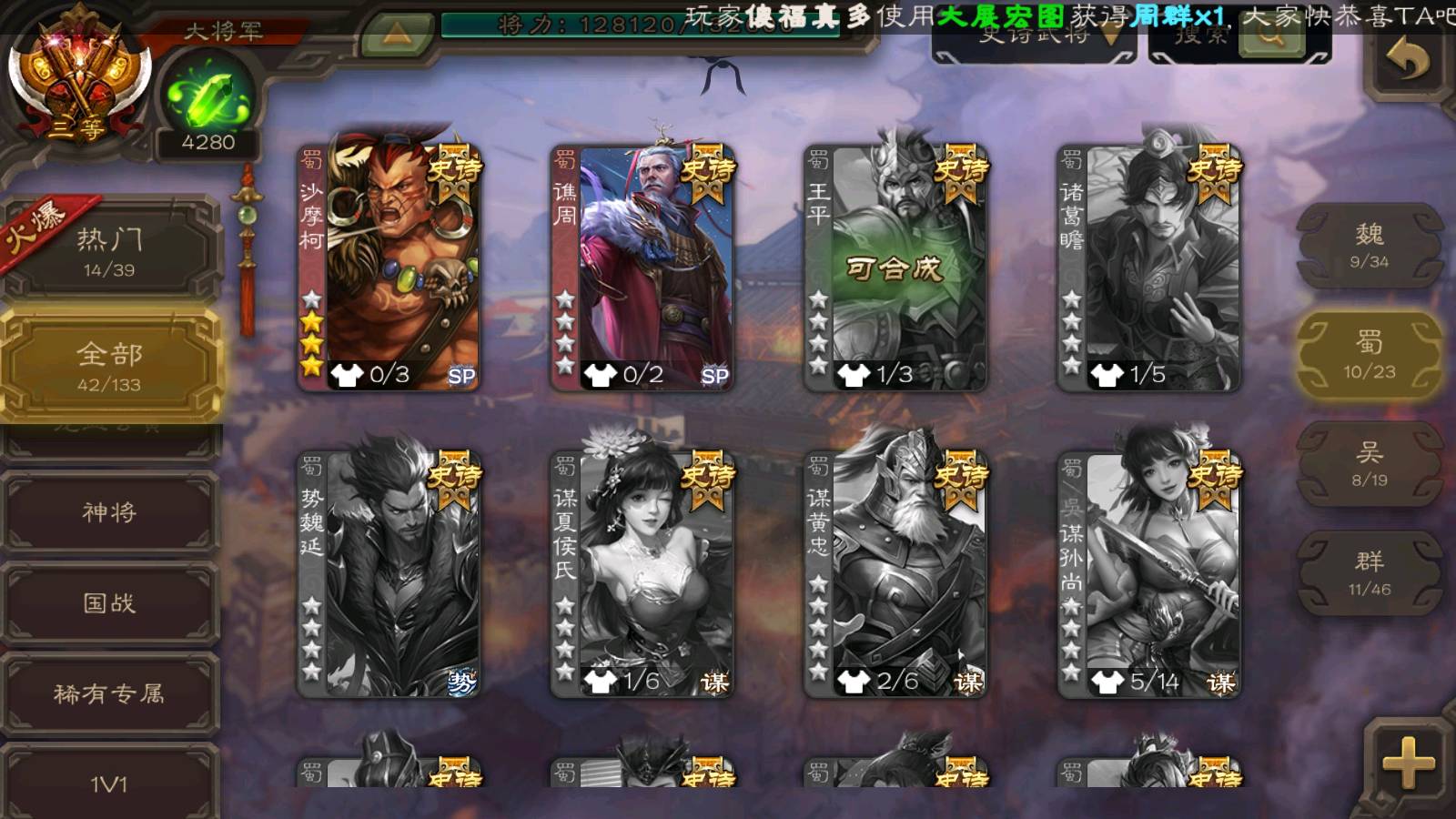Filter heroes by 蜀 faction
This screenshot has height=819, width=1456.
click(x=1369, y=355)
